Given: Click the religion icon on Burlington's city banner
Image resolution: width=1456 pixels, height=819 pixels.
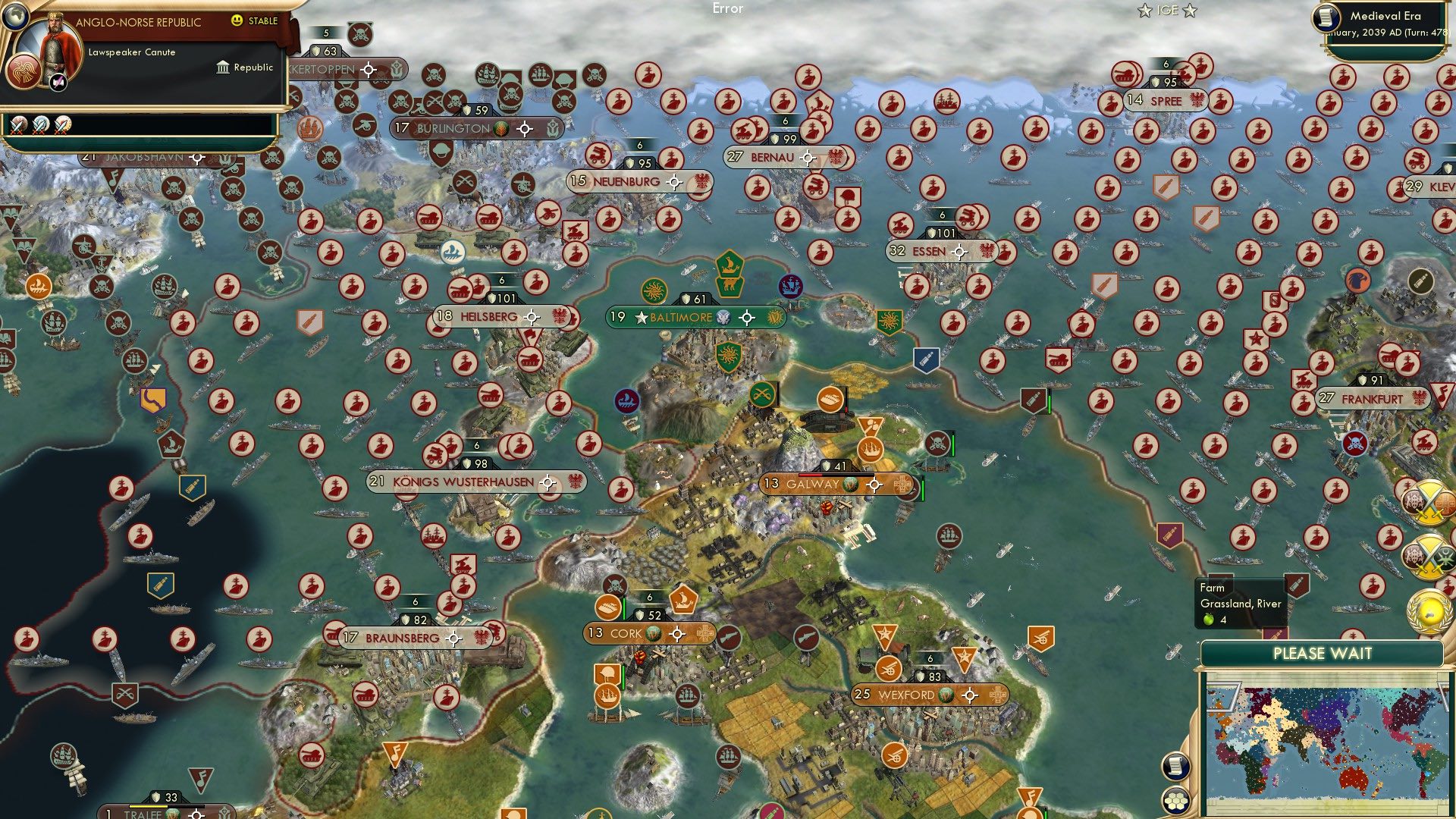Looking at the screenshot, I should 500,129.
